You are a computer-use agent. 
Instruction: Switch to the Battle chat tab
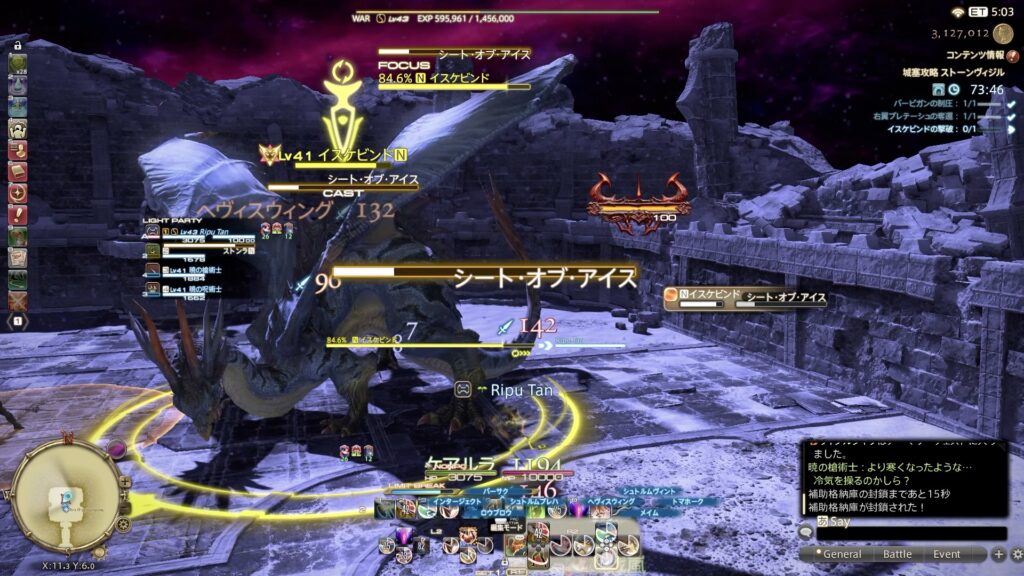(896, 554)
